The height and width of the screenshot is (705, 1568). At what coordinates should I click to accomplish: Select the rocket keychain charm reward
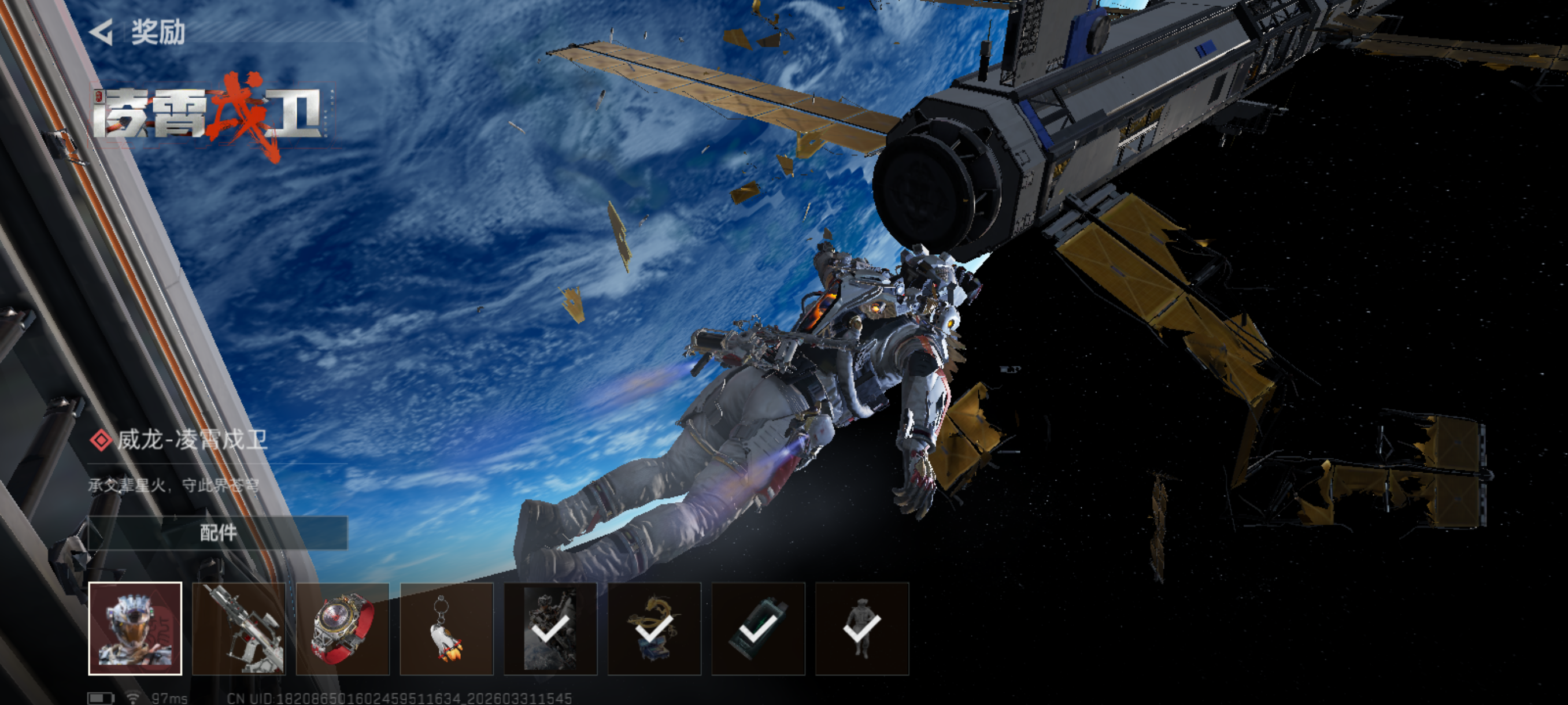point(446,628)
